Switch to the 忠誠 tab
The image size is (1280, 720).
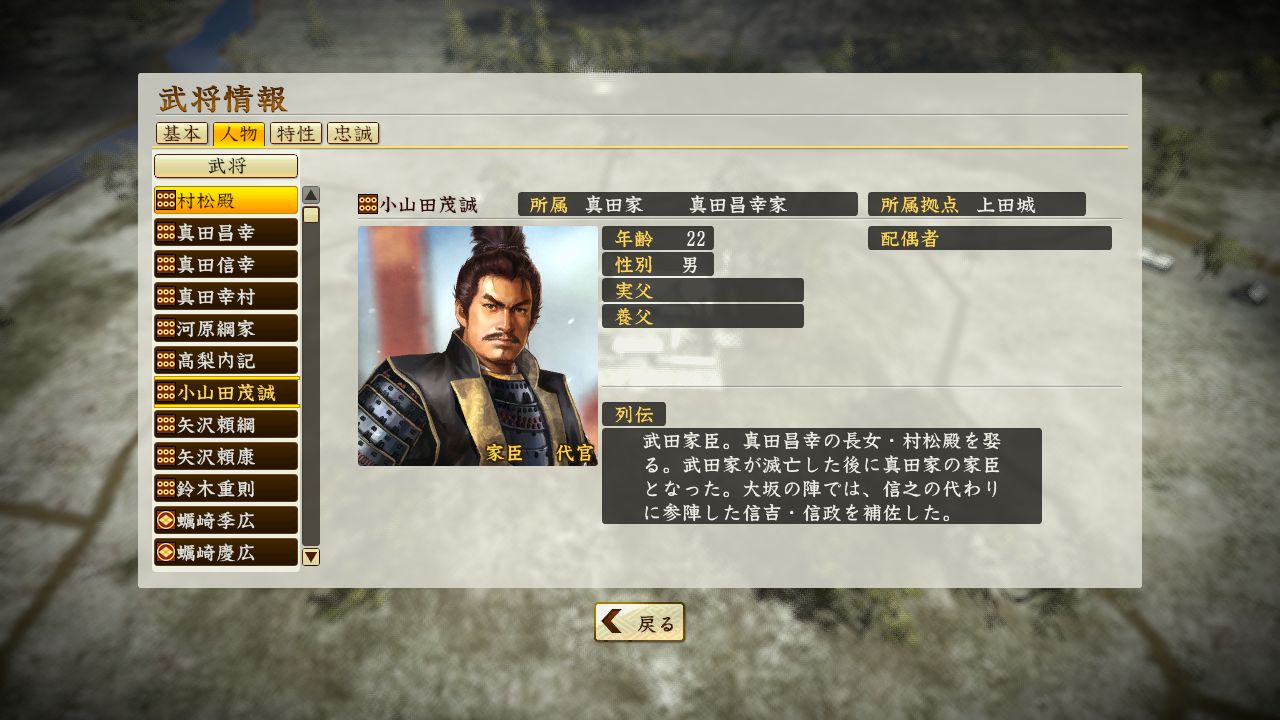click(353, 133)
